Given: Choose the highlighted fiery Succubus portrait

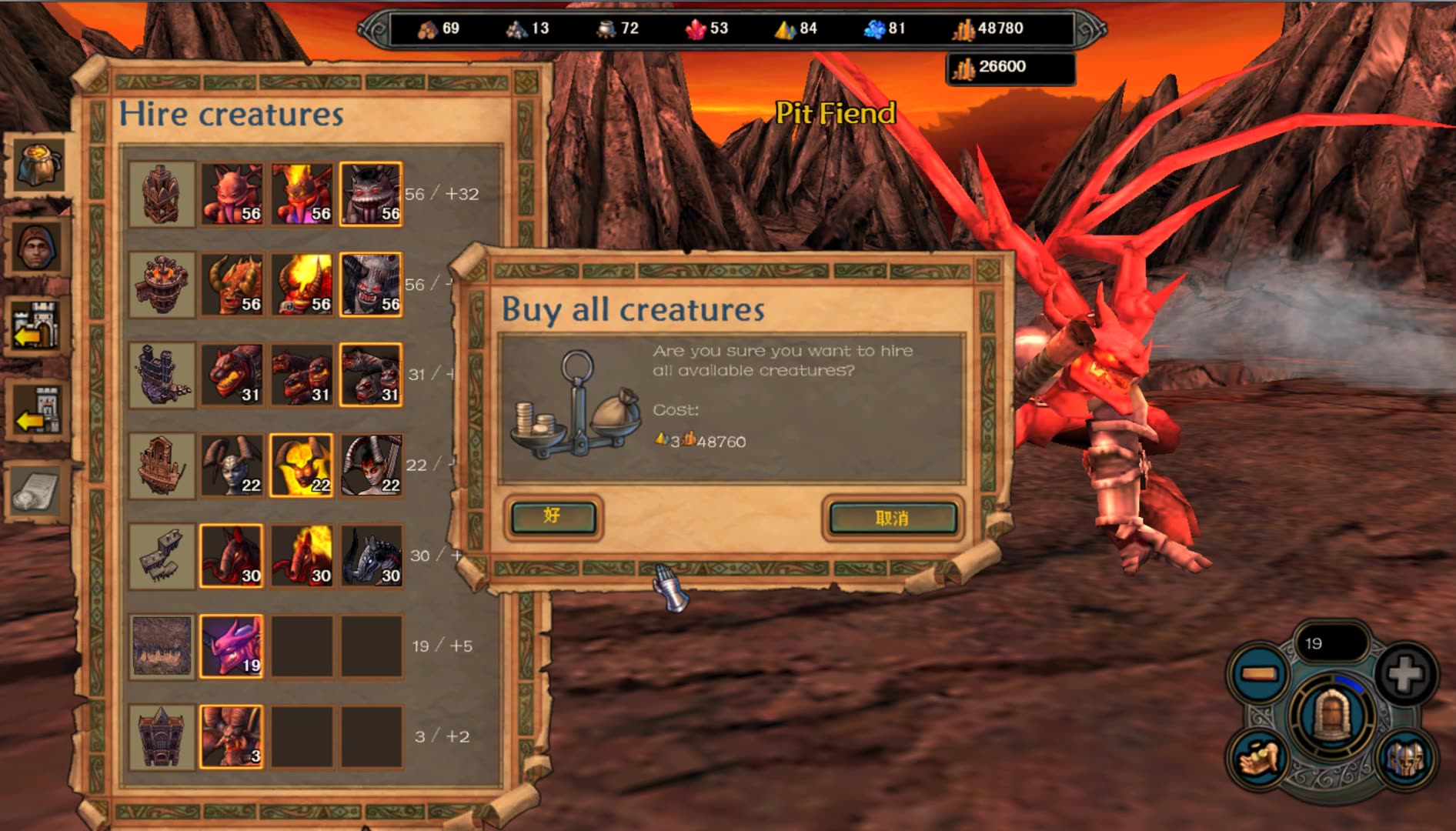Looking at the screenshot, I should (302, 466).
